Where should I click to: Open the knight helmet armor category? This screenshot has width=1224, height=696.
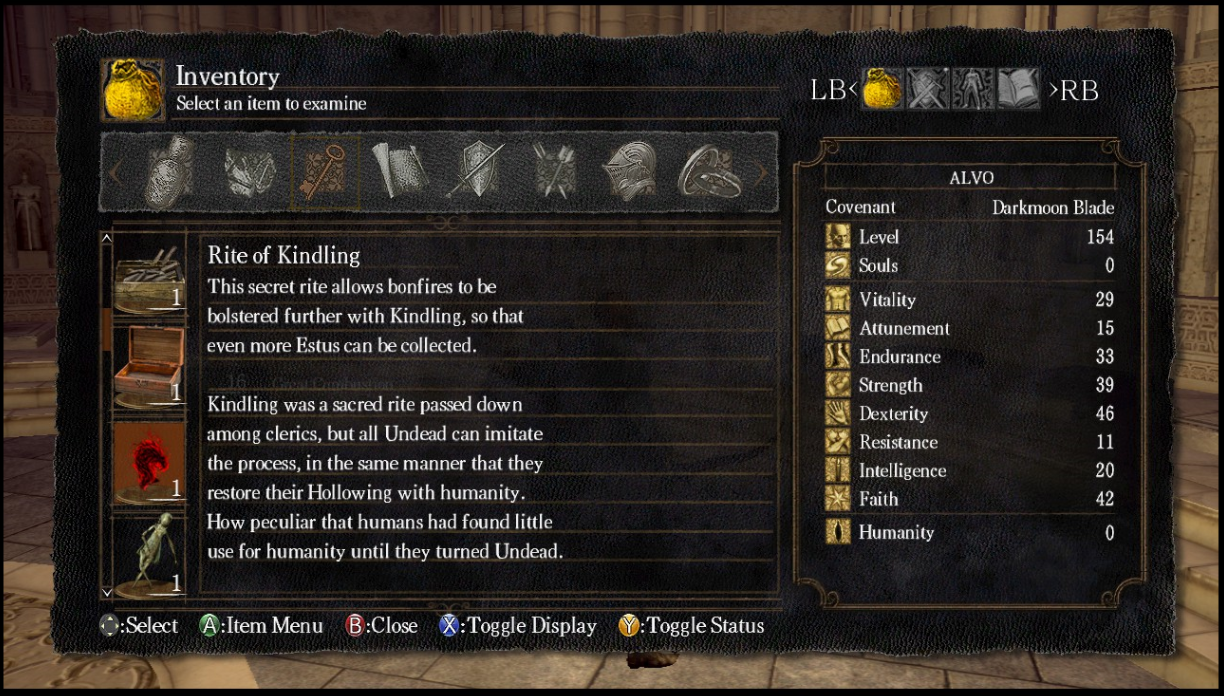click(630, 172)
